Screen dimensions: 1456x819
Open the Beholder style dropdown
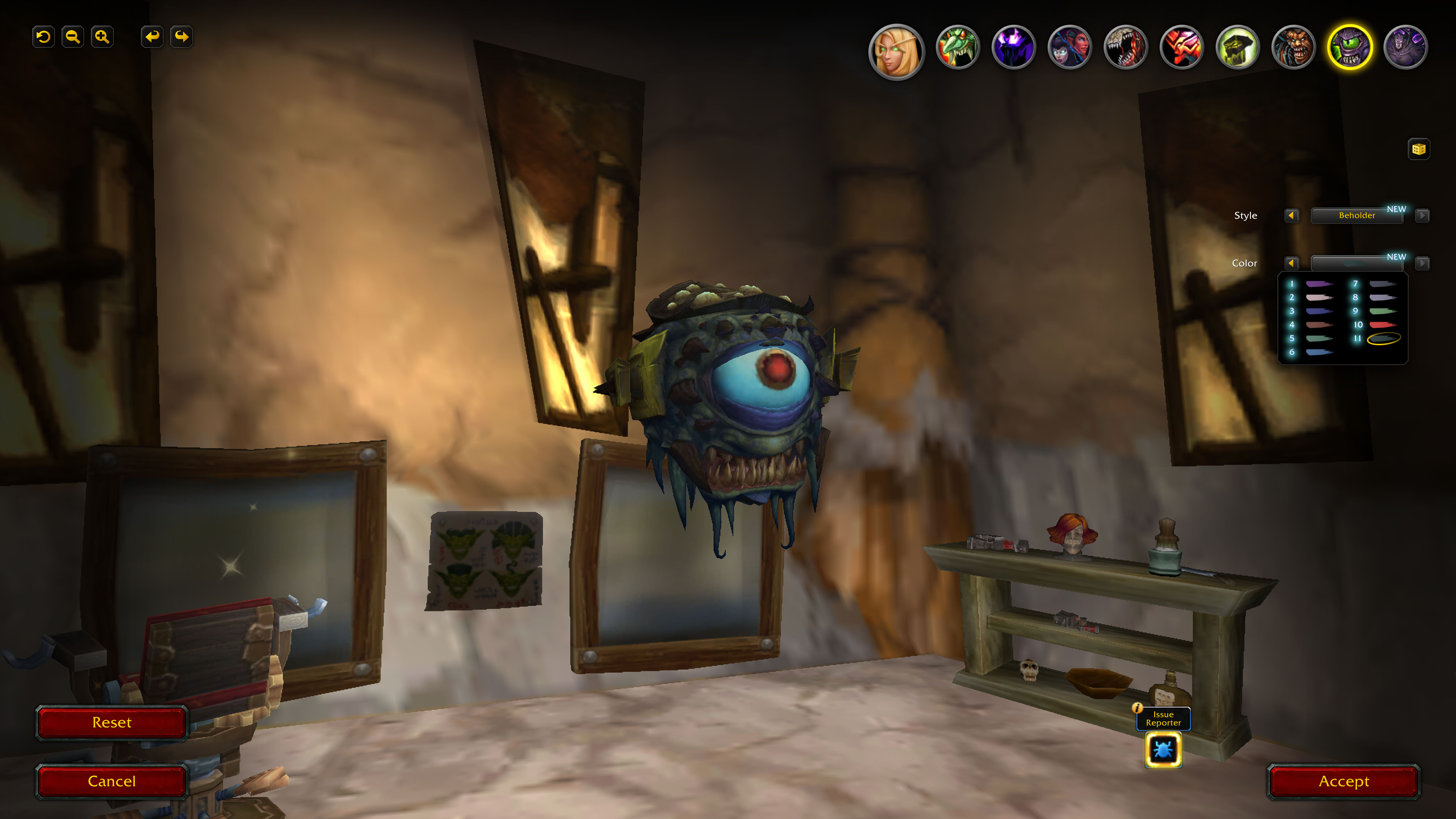[x=1356, y=215]
